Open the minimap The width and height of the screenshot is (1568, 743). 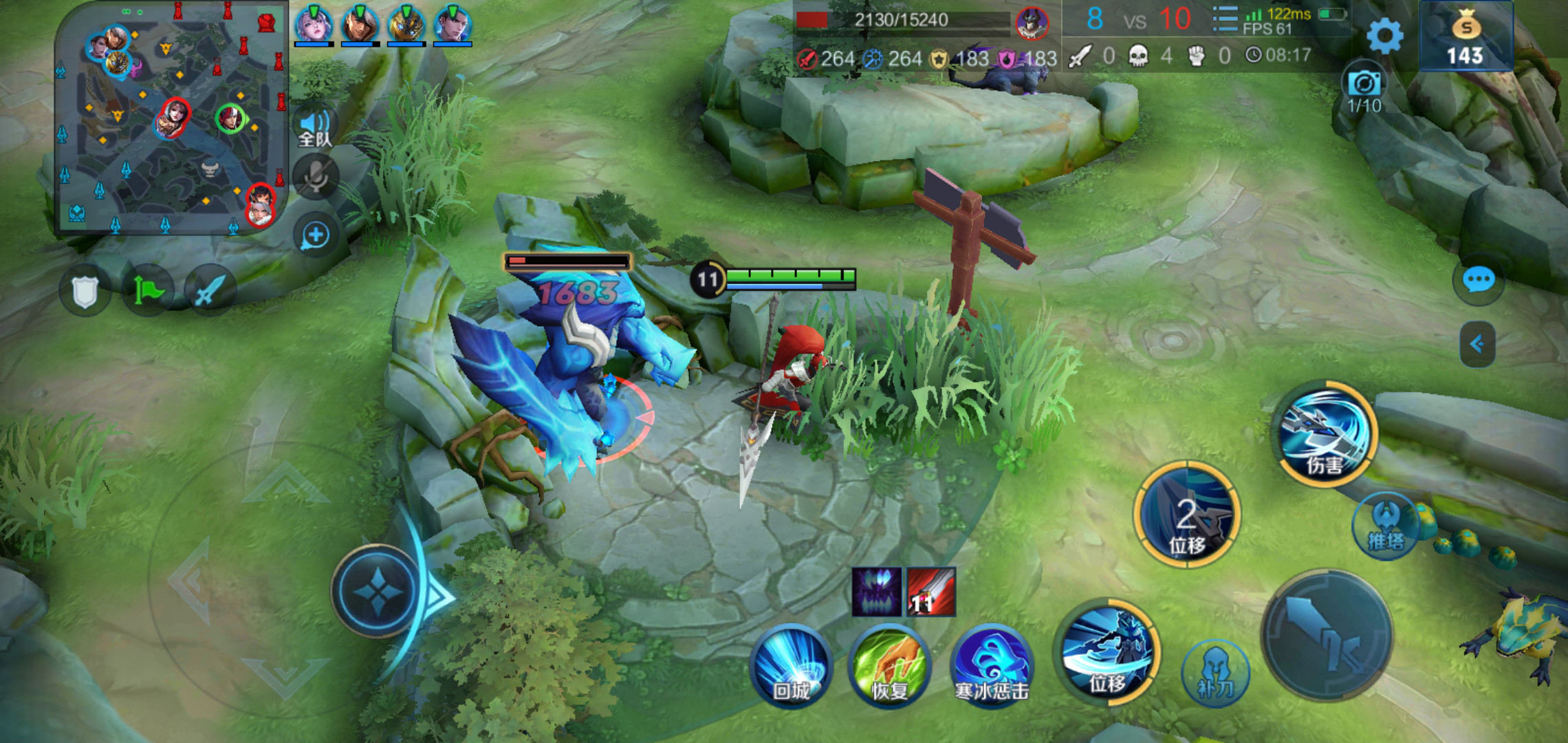[x=171, y=120]
